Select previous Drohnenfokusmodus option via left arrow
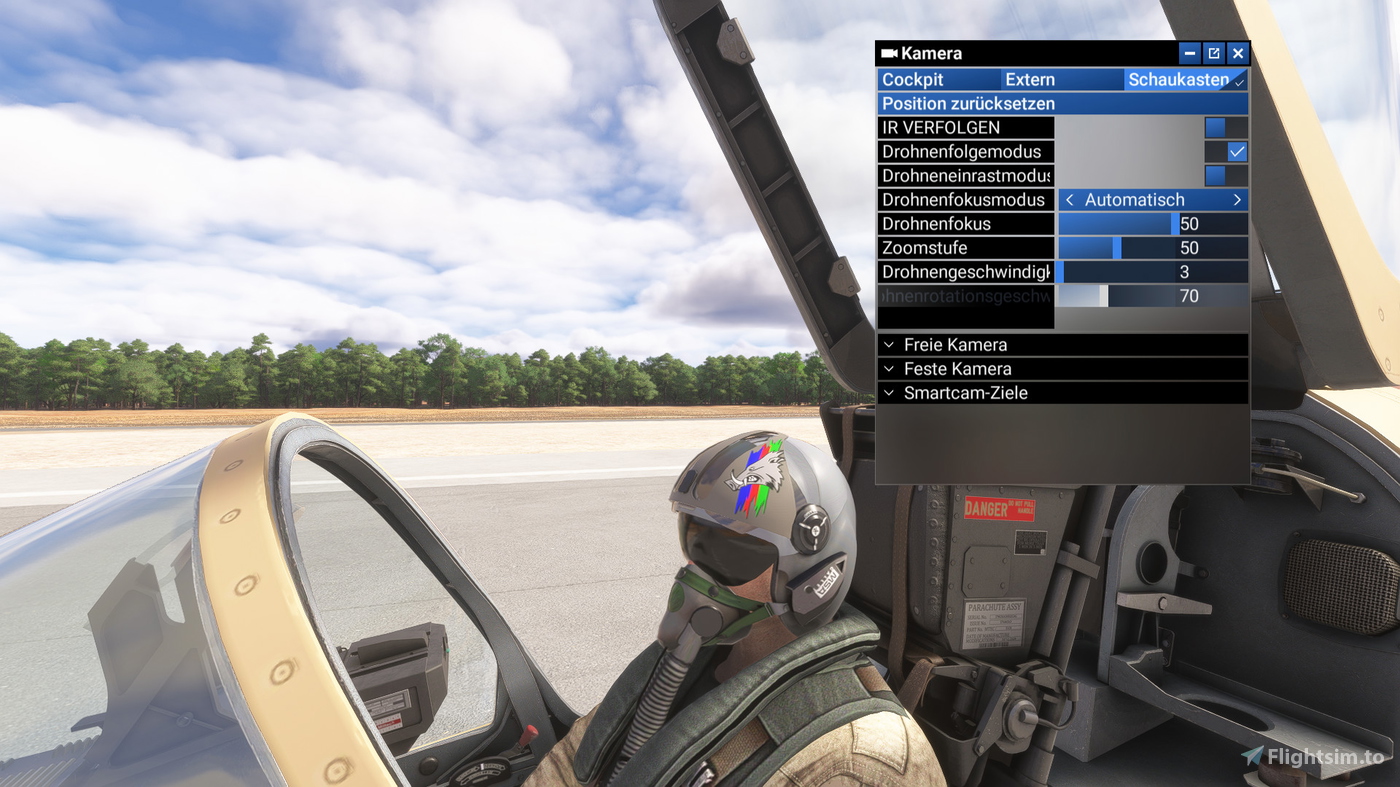Screen dimensions: 1400x787 [1068, 199]
